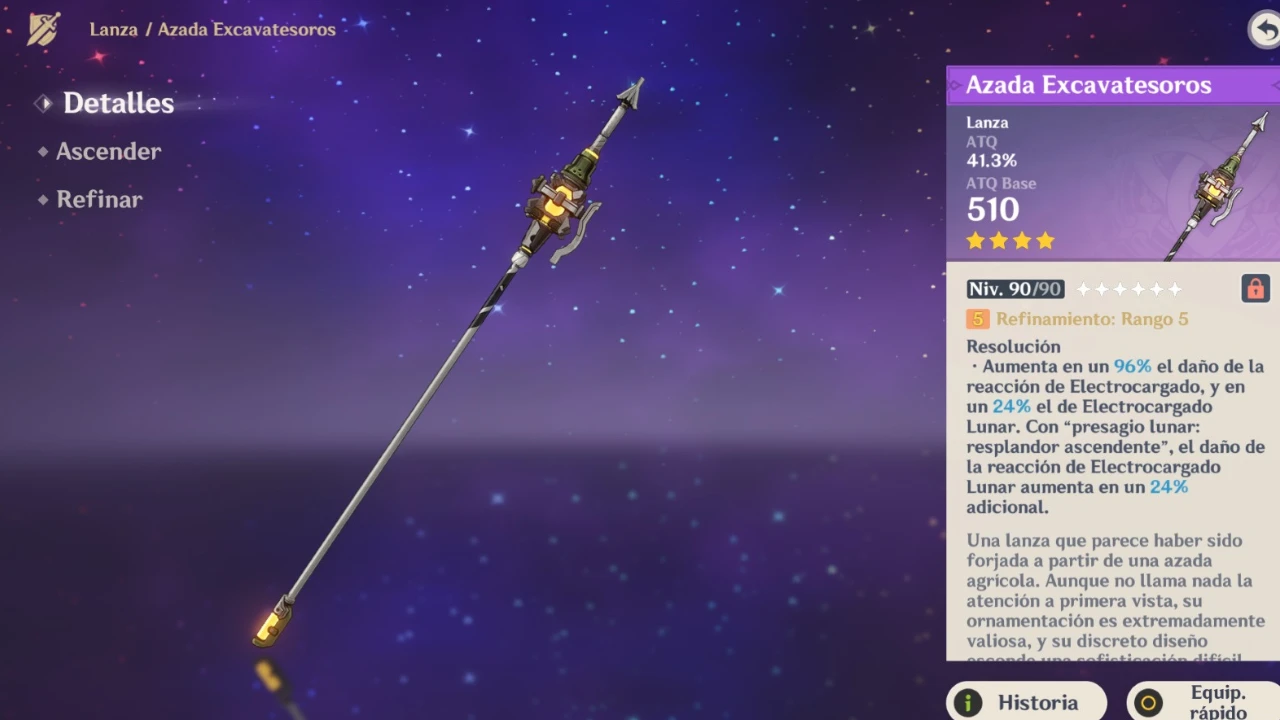Image resolution: width=1280 pixels, height=720 pixels.
Task: Select the Refinar tab
Action: tap(99, 199)
